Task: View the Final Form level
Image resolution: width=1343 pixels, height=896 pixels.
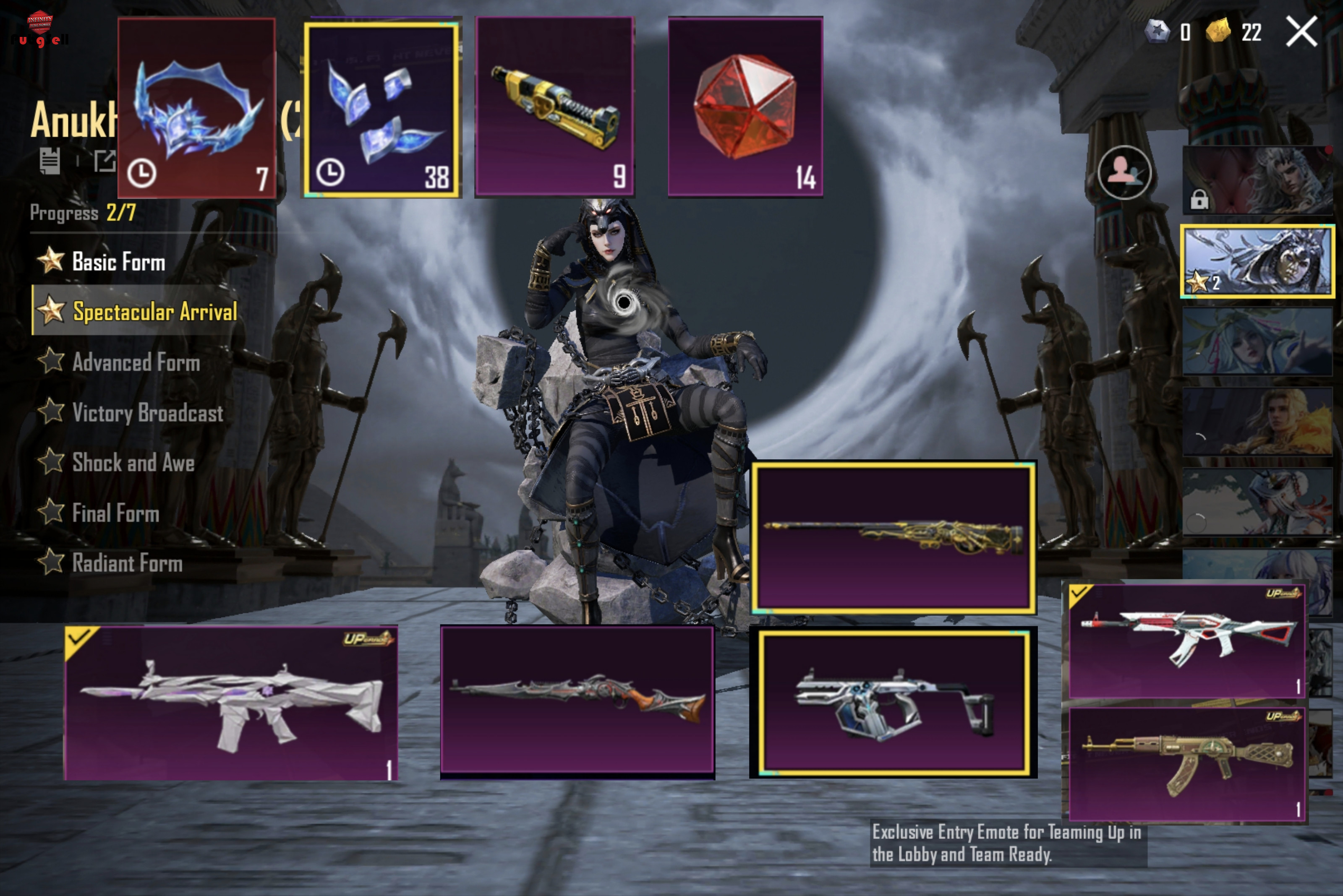Action: (x=115, y=513)
